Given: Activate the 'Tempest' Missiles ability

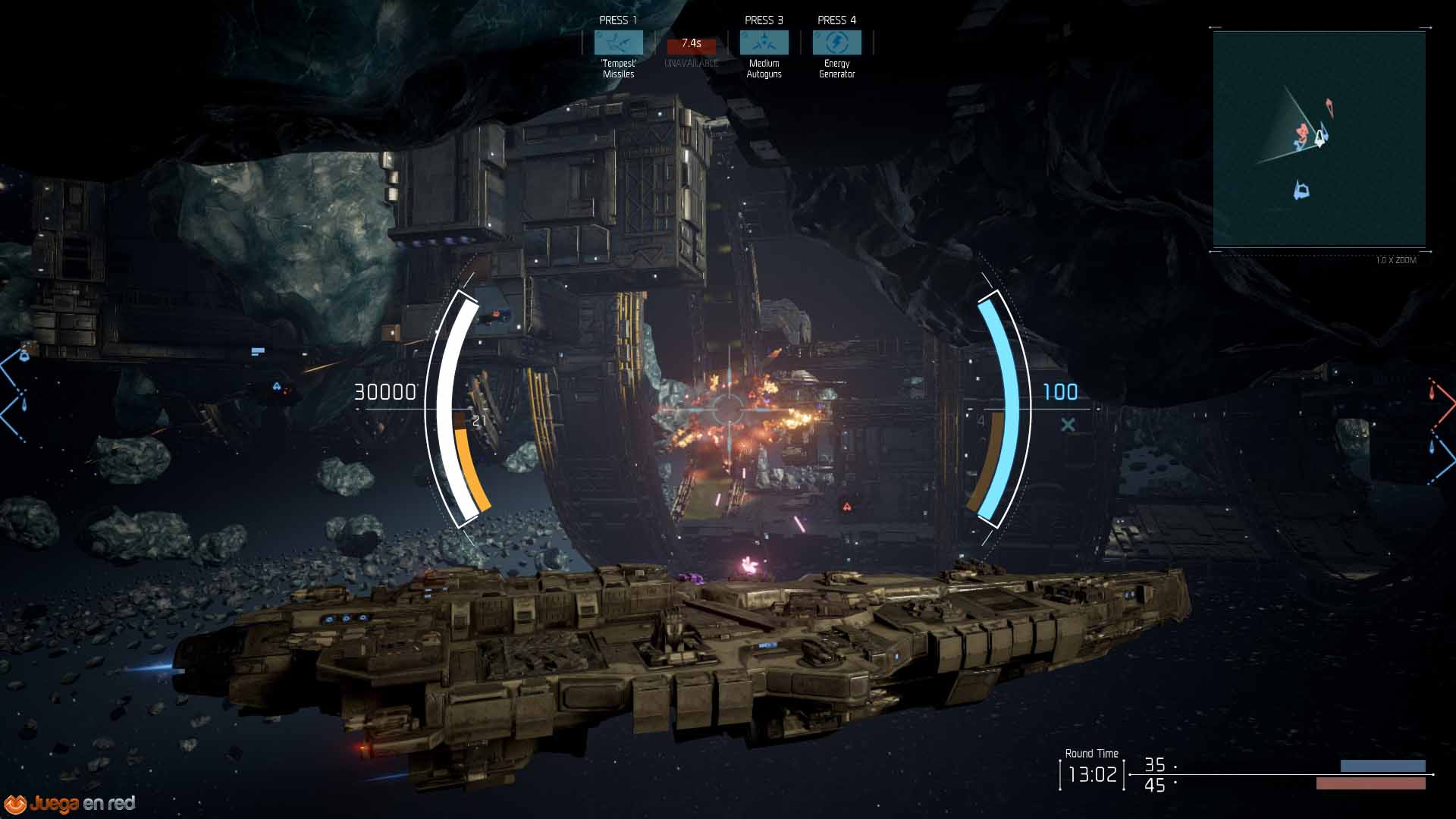Looking at the screenshot, I should [x=618, y=42].
